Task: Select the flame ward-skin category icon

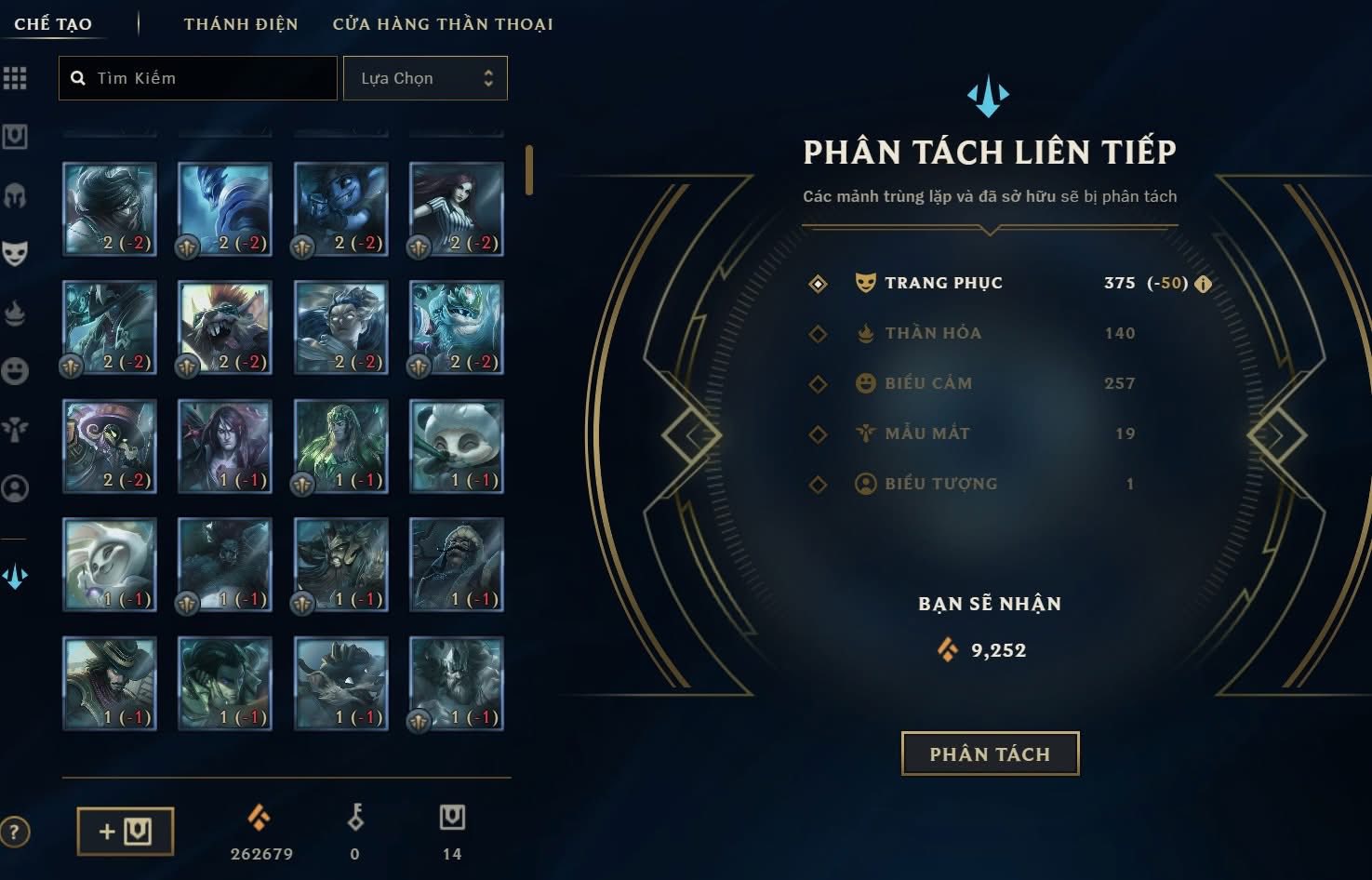Action: 15,313
